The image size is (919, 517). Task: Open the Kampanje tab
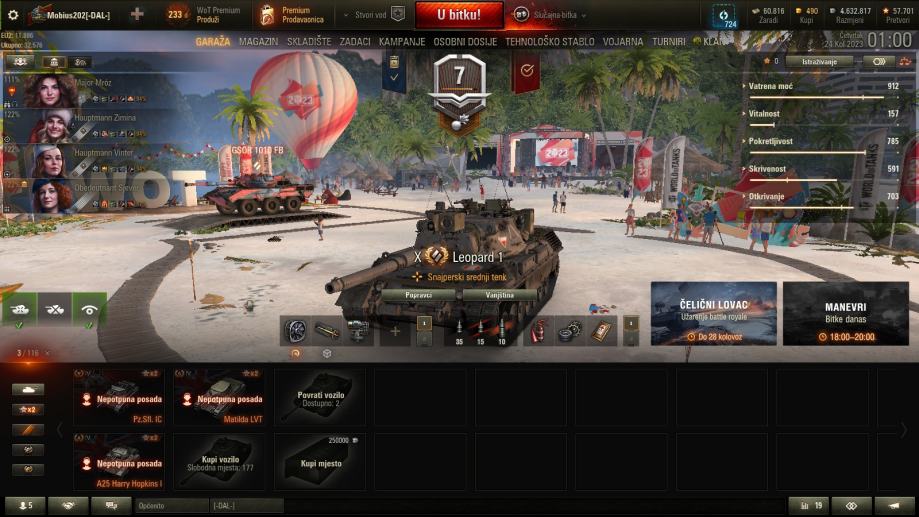pyautogui.click(x=402, y=42)
